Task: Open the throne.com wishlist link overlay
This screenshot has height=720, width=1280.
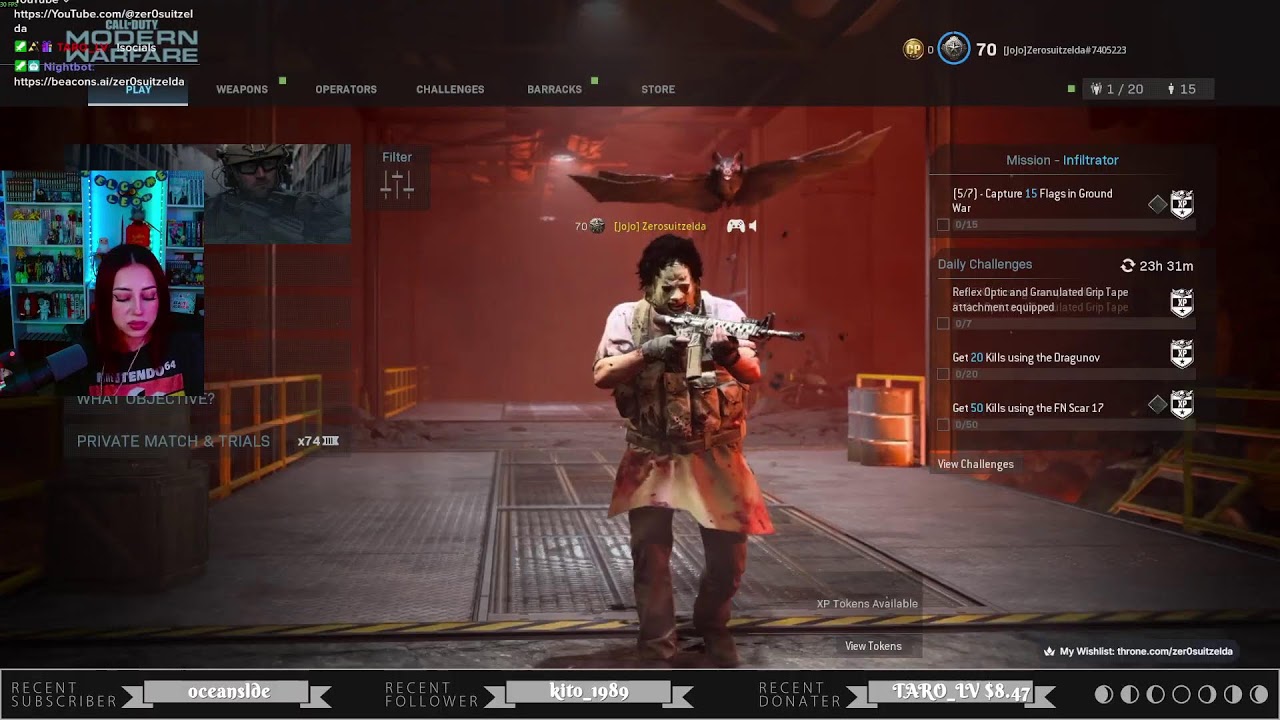Action: (x=1138, y=651)
